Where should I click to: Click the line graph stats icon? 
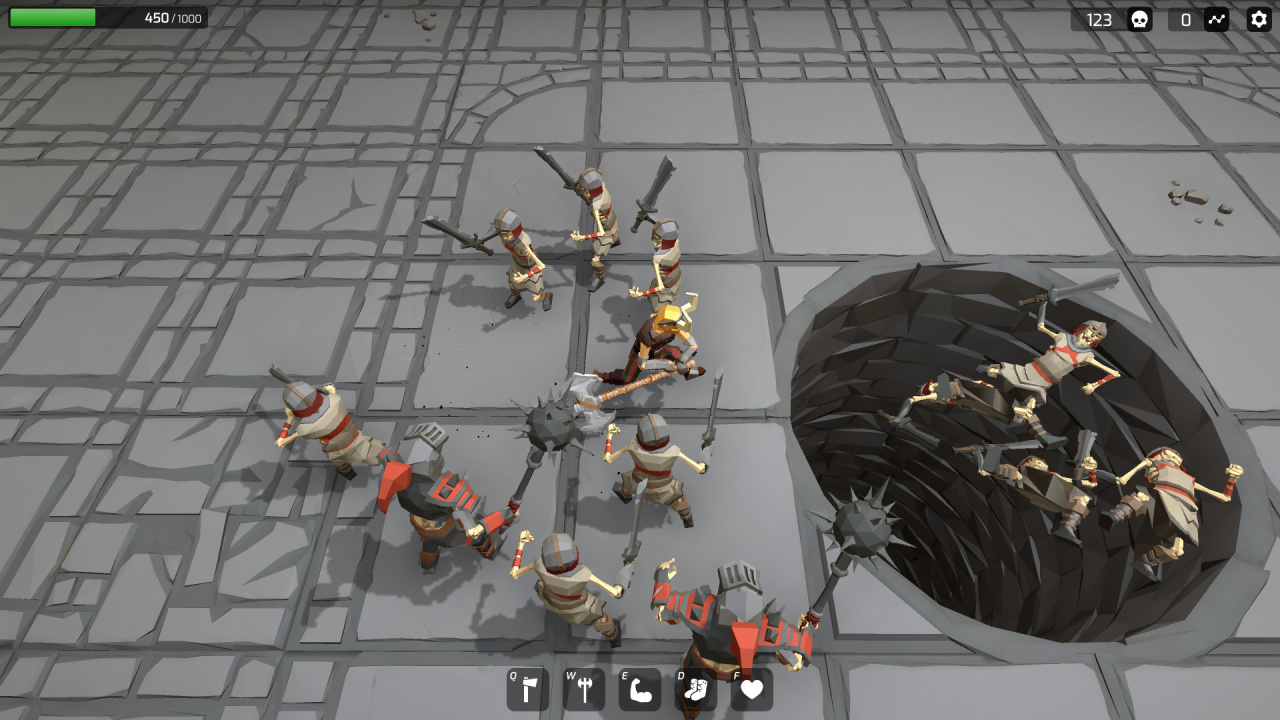click(1216, 19)
